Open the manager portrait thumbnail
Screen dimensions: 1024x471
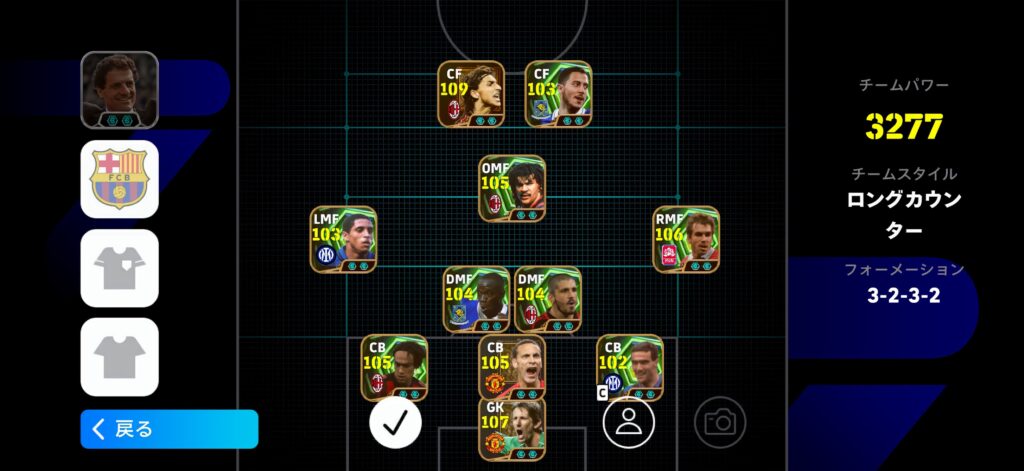[x=120, y=90]
